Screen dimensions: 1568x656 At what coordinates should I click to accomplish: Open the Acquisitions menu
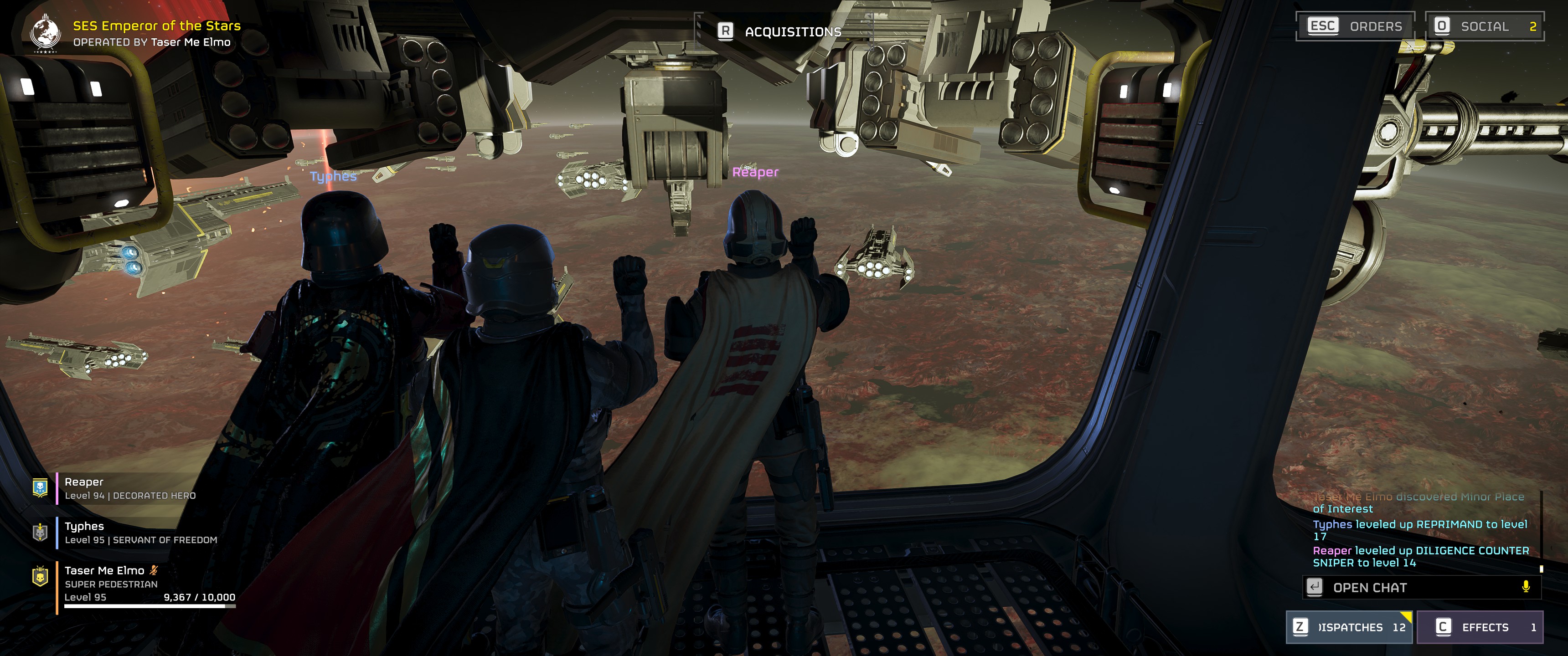pyautogui.click(x=780, y=31)
